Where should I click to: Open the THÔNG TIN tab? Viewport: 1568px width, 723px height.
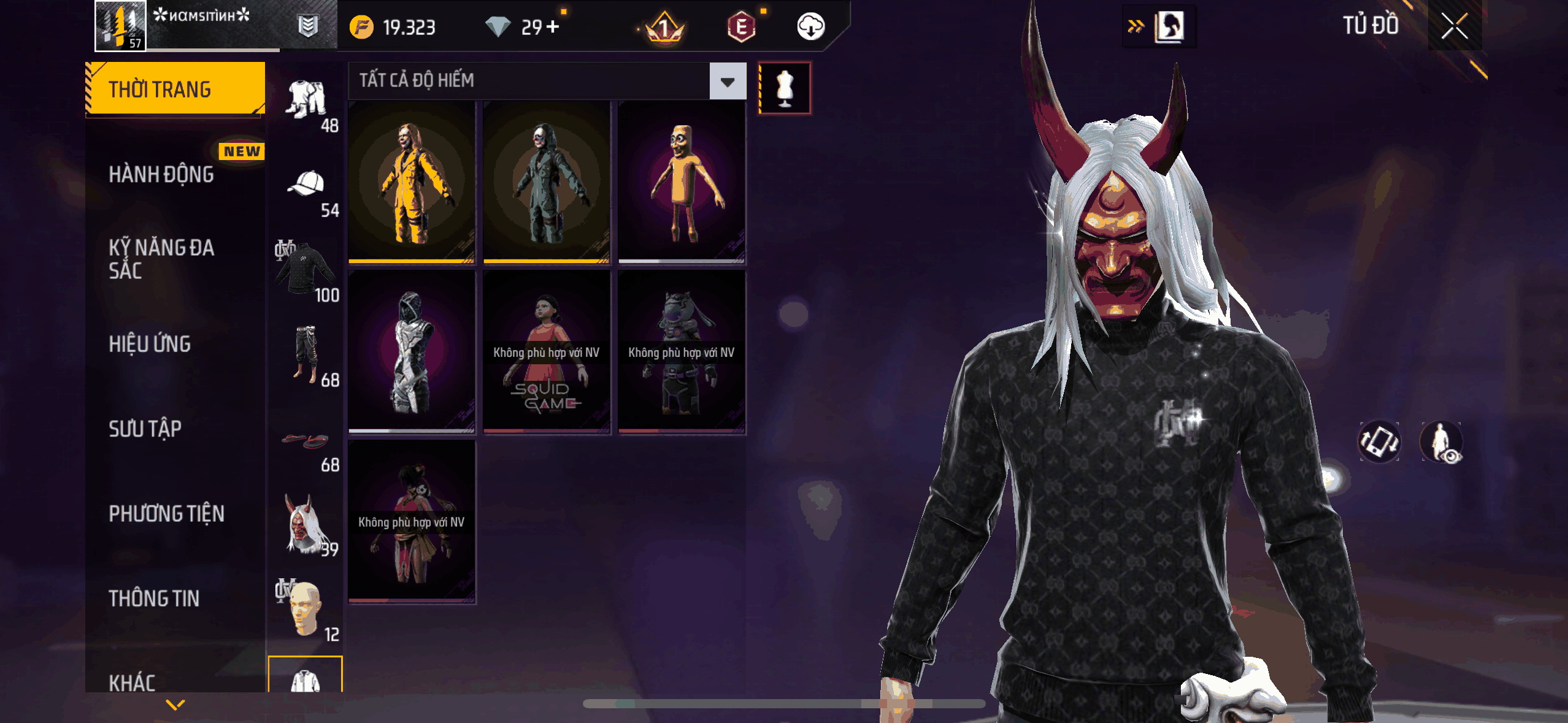coord(154,599)
